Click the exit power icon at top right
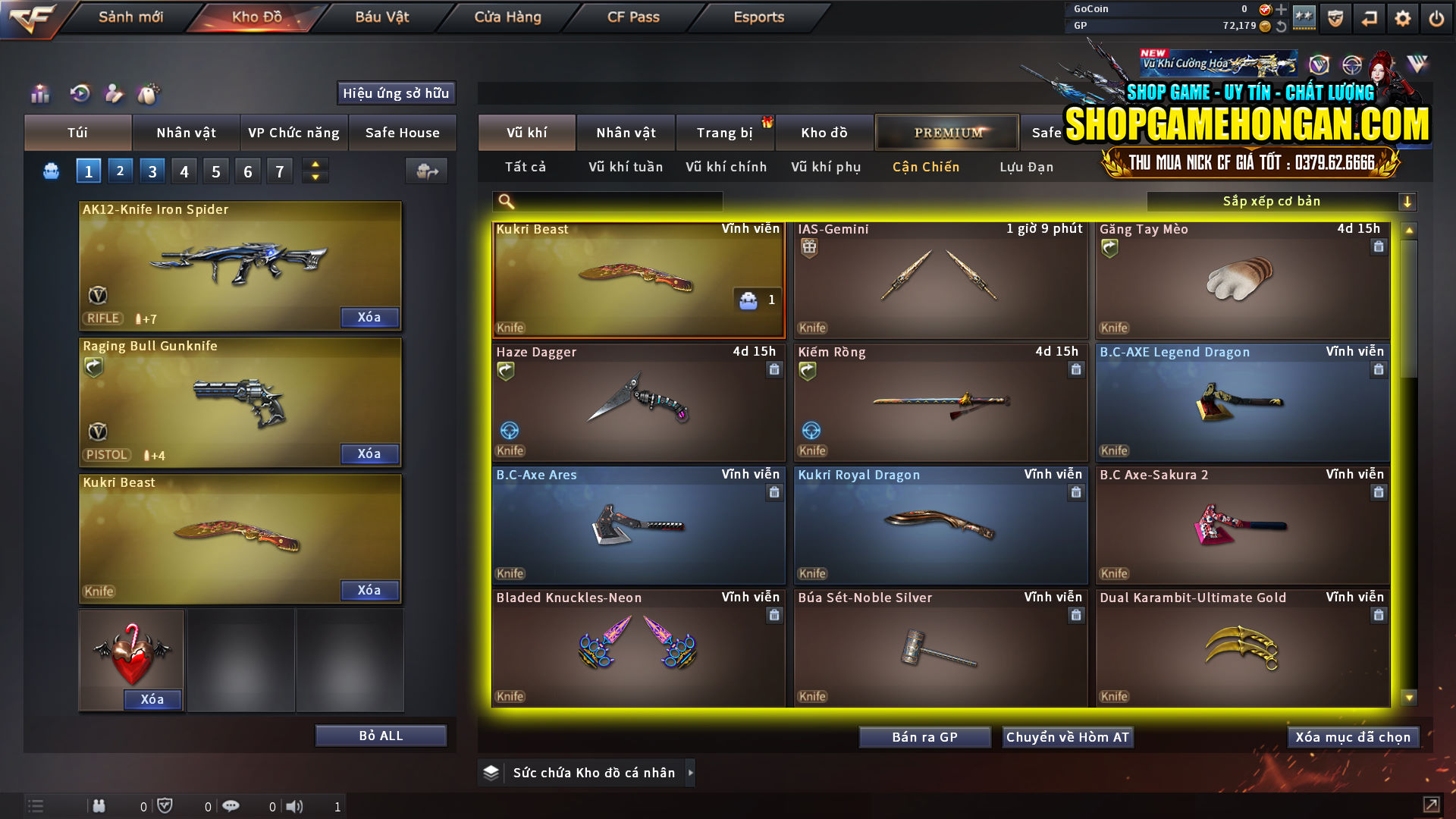Viewport: 1456px width, 819px height. tap(1436, 17)
